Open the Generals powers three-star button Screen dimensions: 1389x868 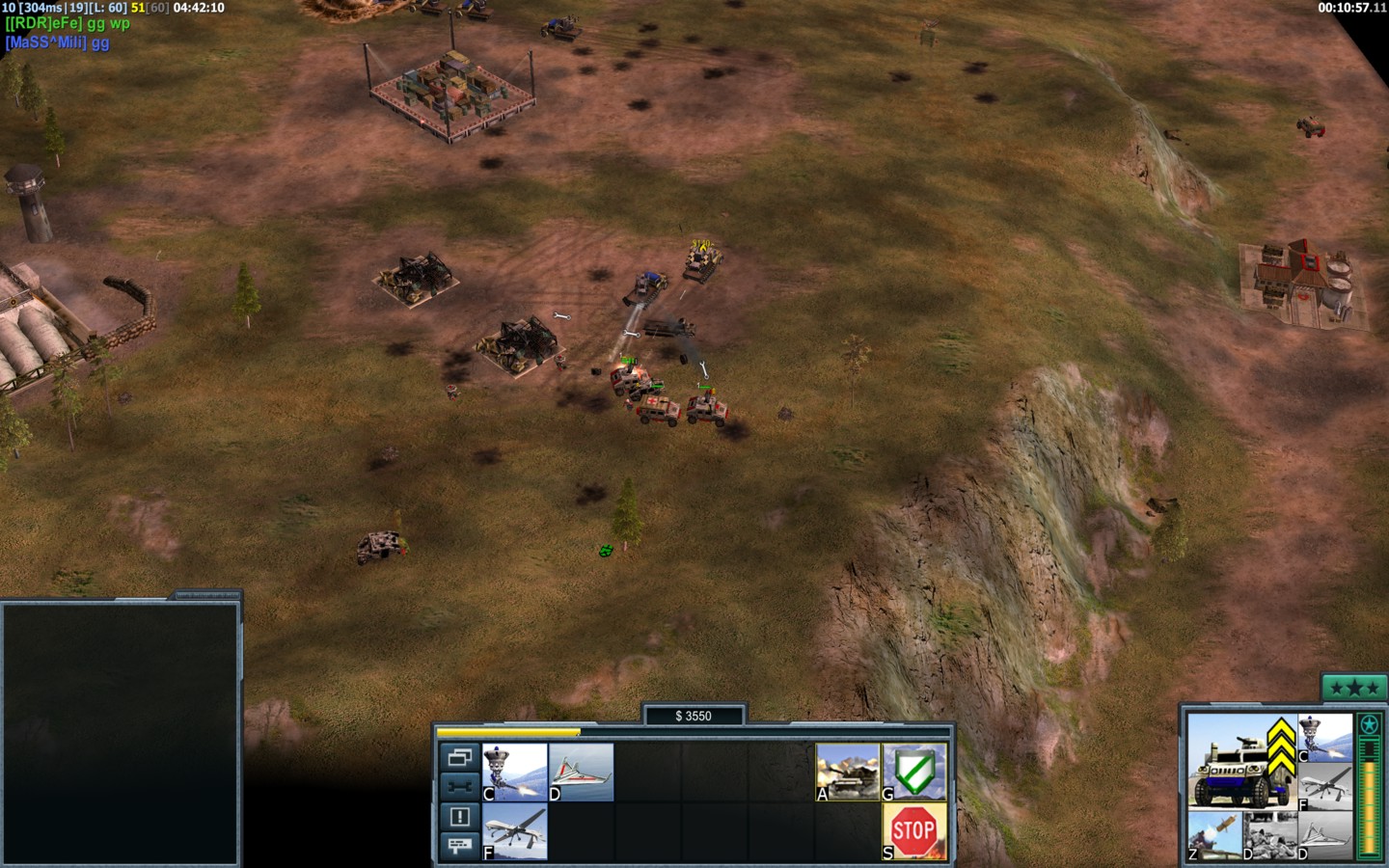tap(1352, 688)
